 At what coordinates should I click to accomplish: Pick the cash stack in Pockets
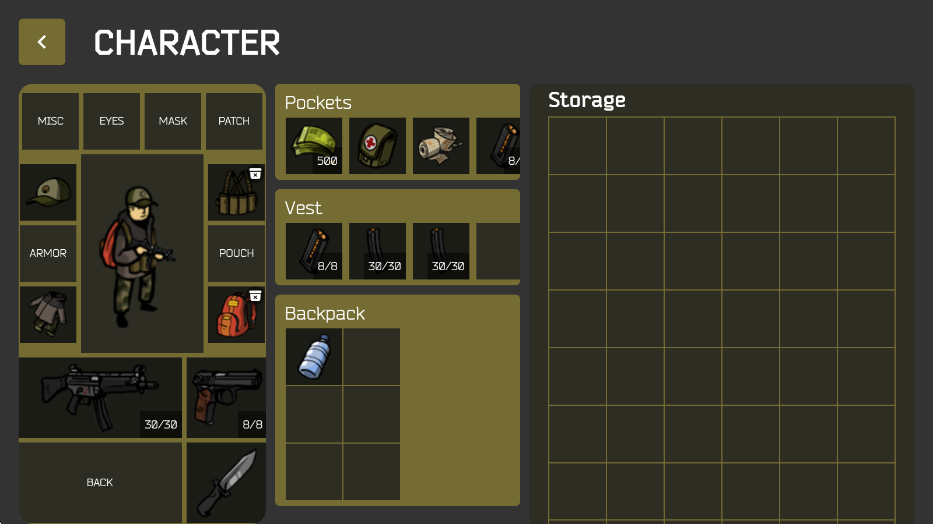tap(314, 146)
